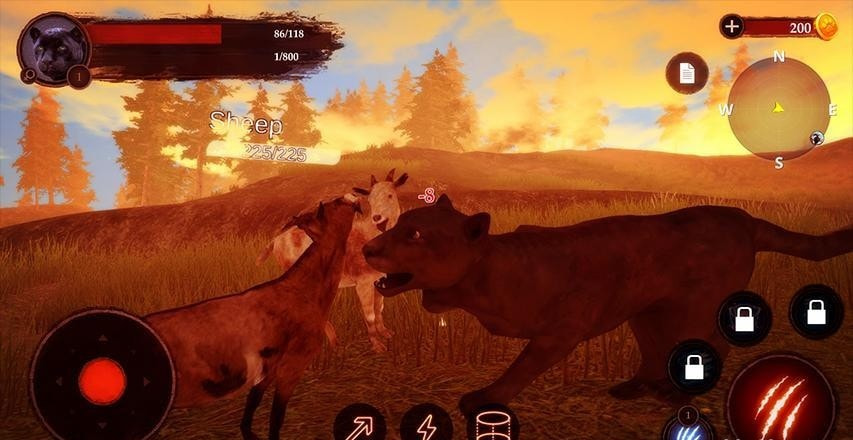Open the document quest log icon
Image resolution: width=853 pixels, height=440 pixels.
click(x=687, y=73)
